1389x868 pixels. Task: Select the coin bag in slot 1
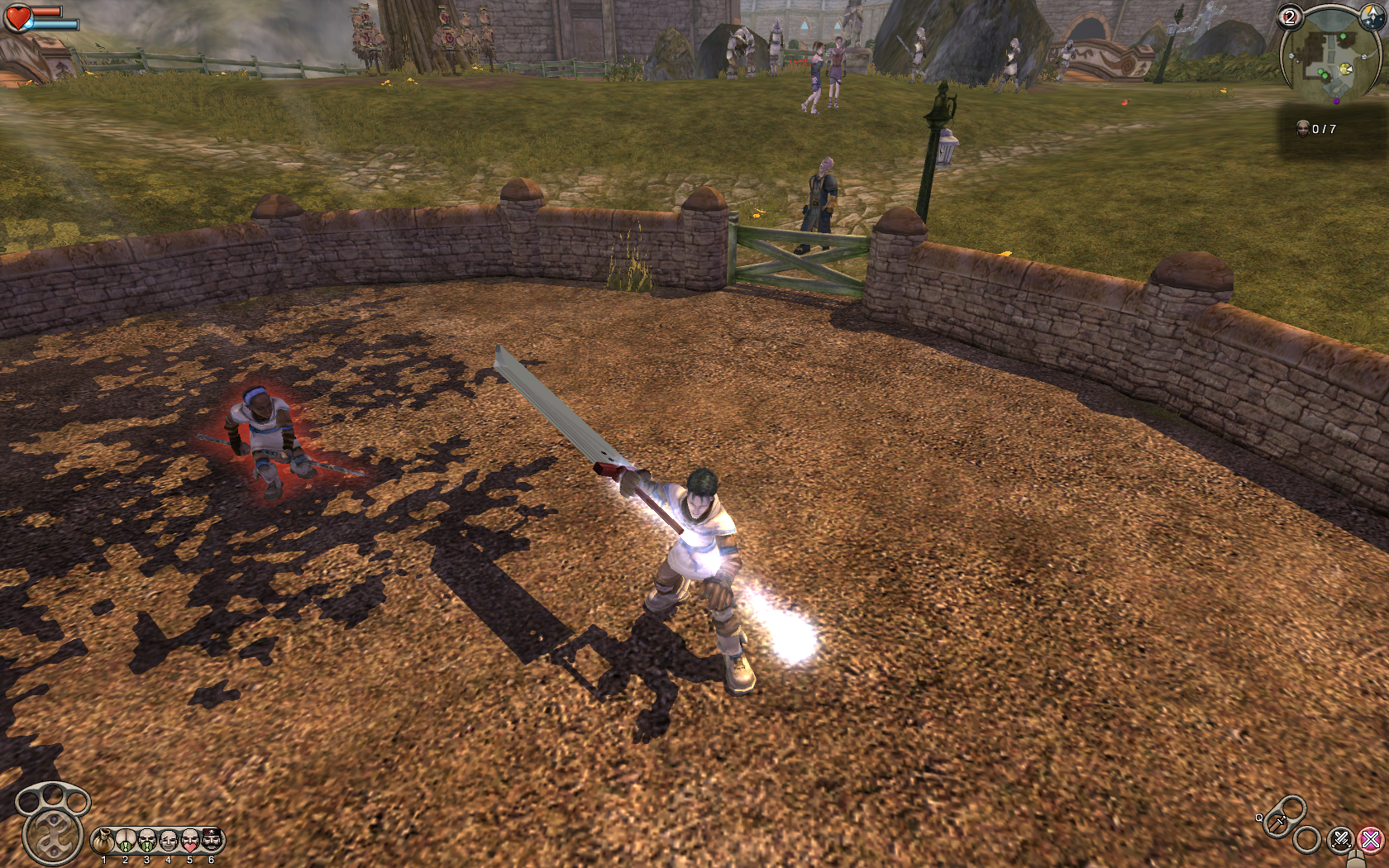pos(104,842)
